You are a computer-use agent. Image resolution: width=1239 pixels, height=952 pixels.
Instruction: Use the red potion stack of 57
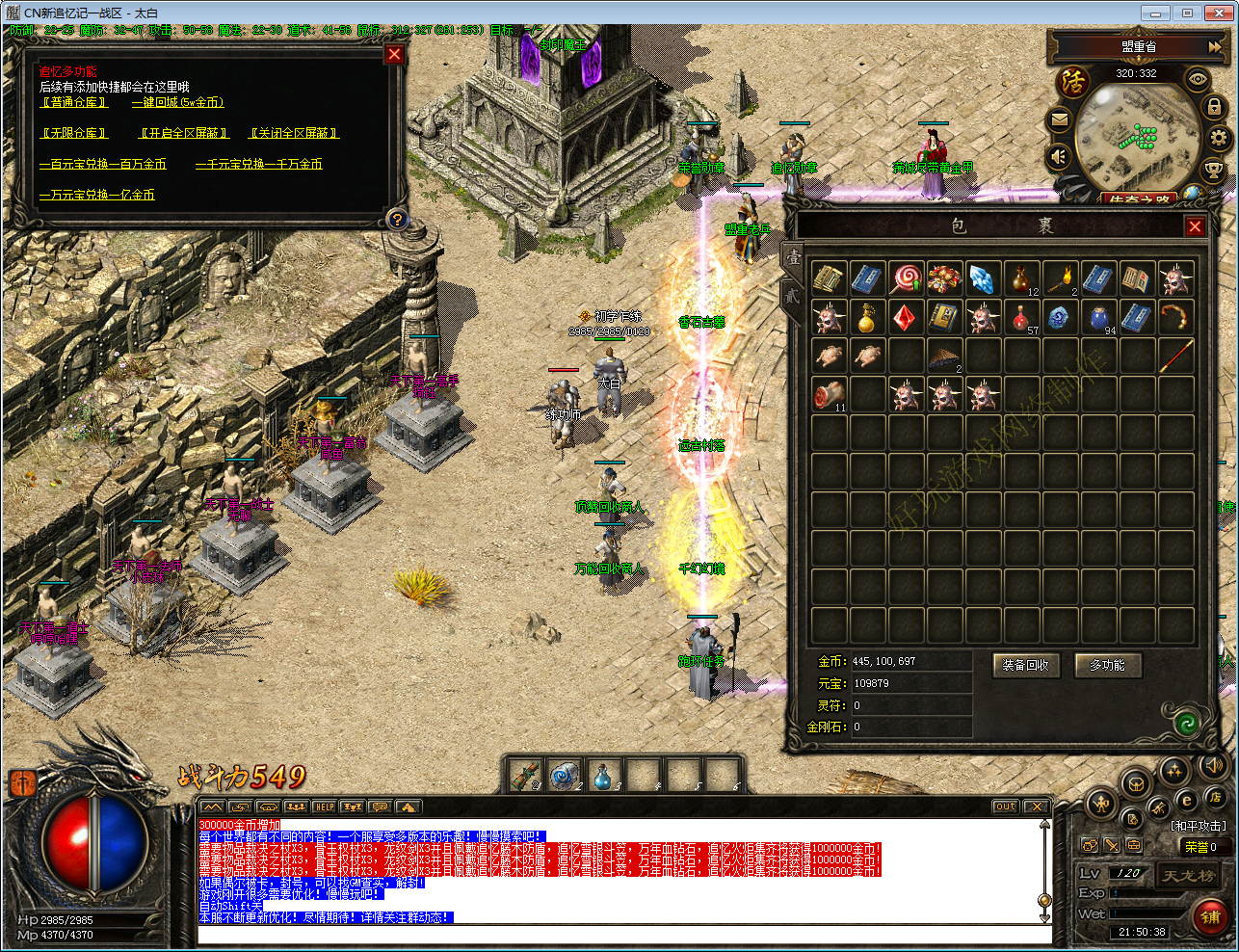pos(1021,318)
